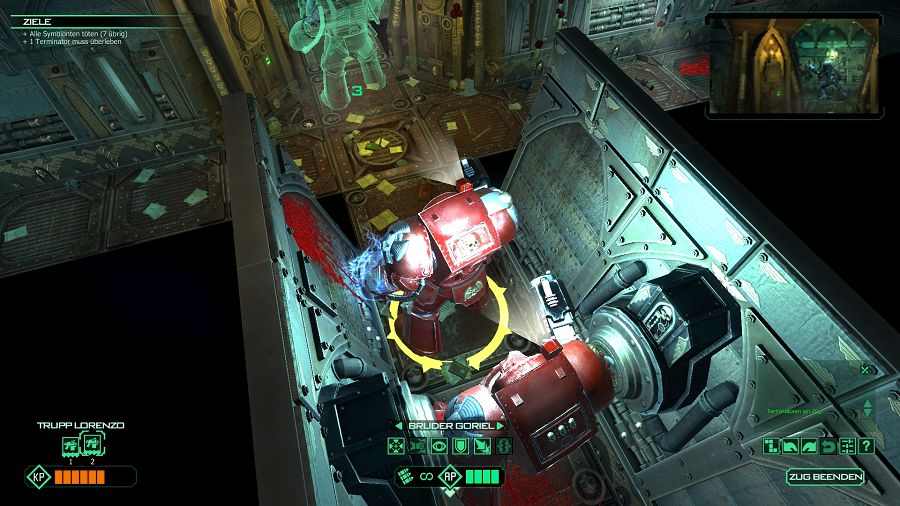Click the Ziele objectives header

(38, 20)
